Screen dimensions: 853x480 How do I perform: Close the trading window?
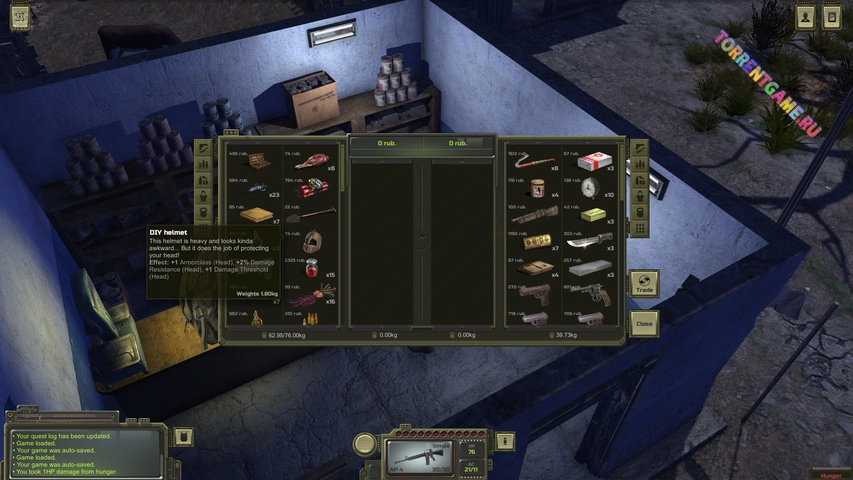click(x=645, y=324)
